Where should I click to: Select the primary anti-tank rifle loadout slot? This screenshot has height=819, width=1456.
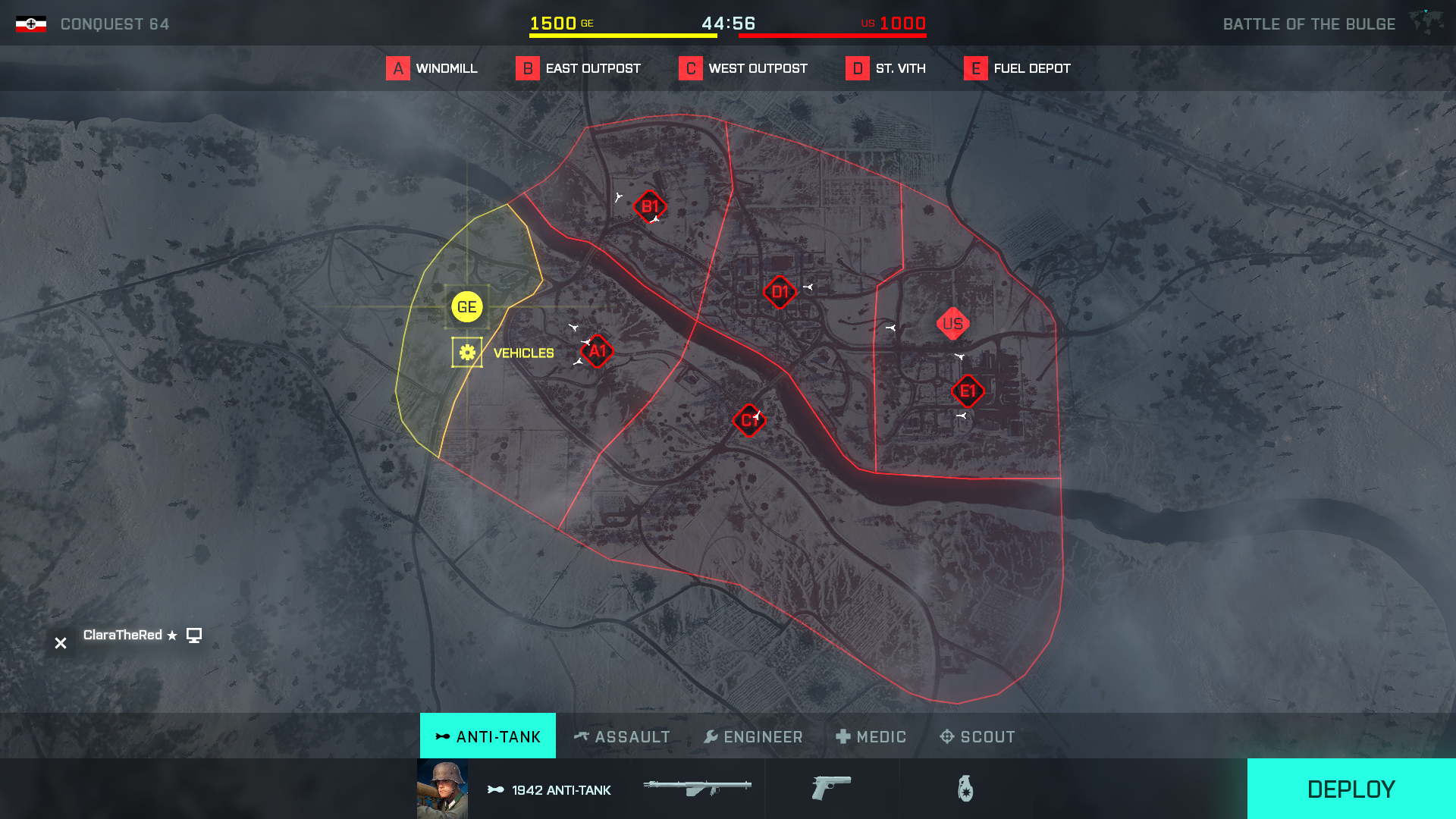tap(698, 789)
